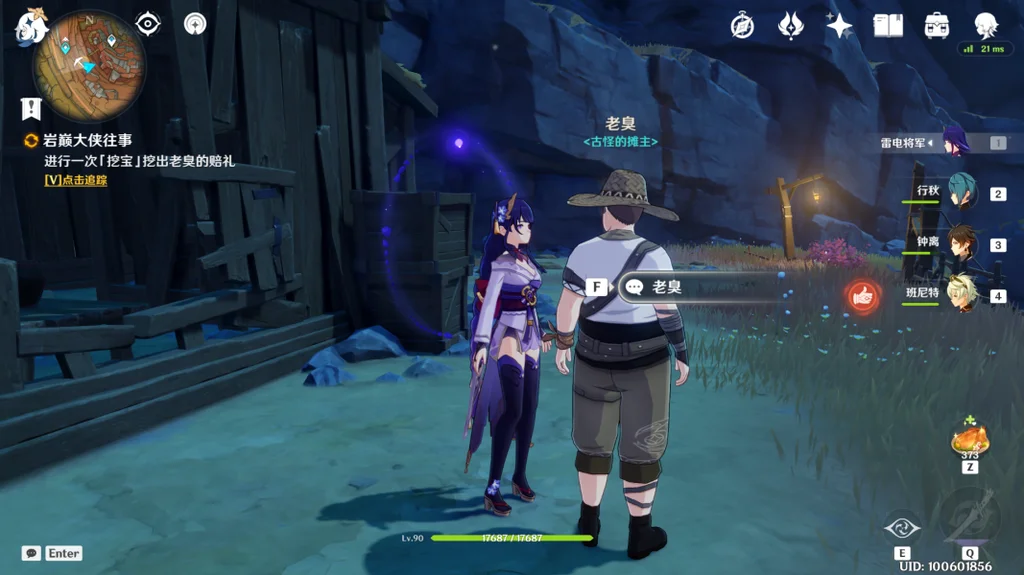
Task: Switch to party member 钟离
Action: (x=961, y=243)
